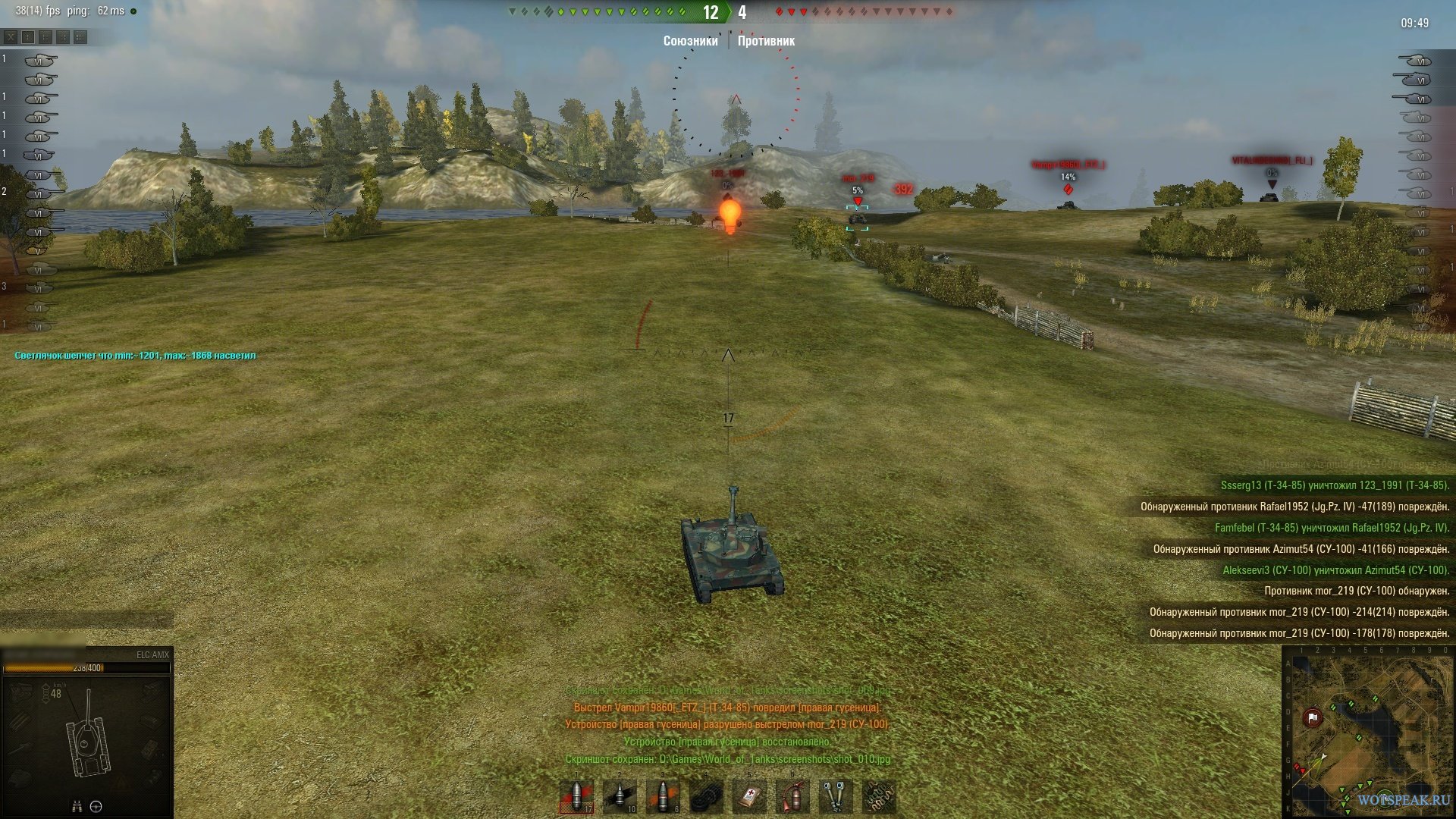Select the camouflage net equipment slot

879,796
